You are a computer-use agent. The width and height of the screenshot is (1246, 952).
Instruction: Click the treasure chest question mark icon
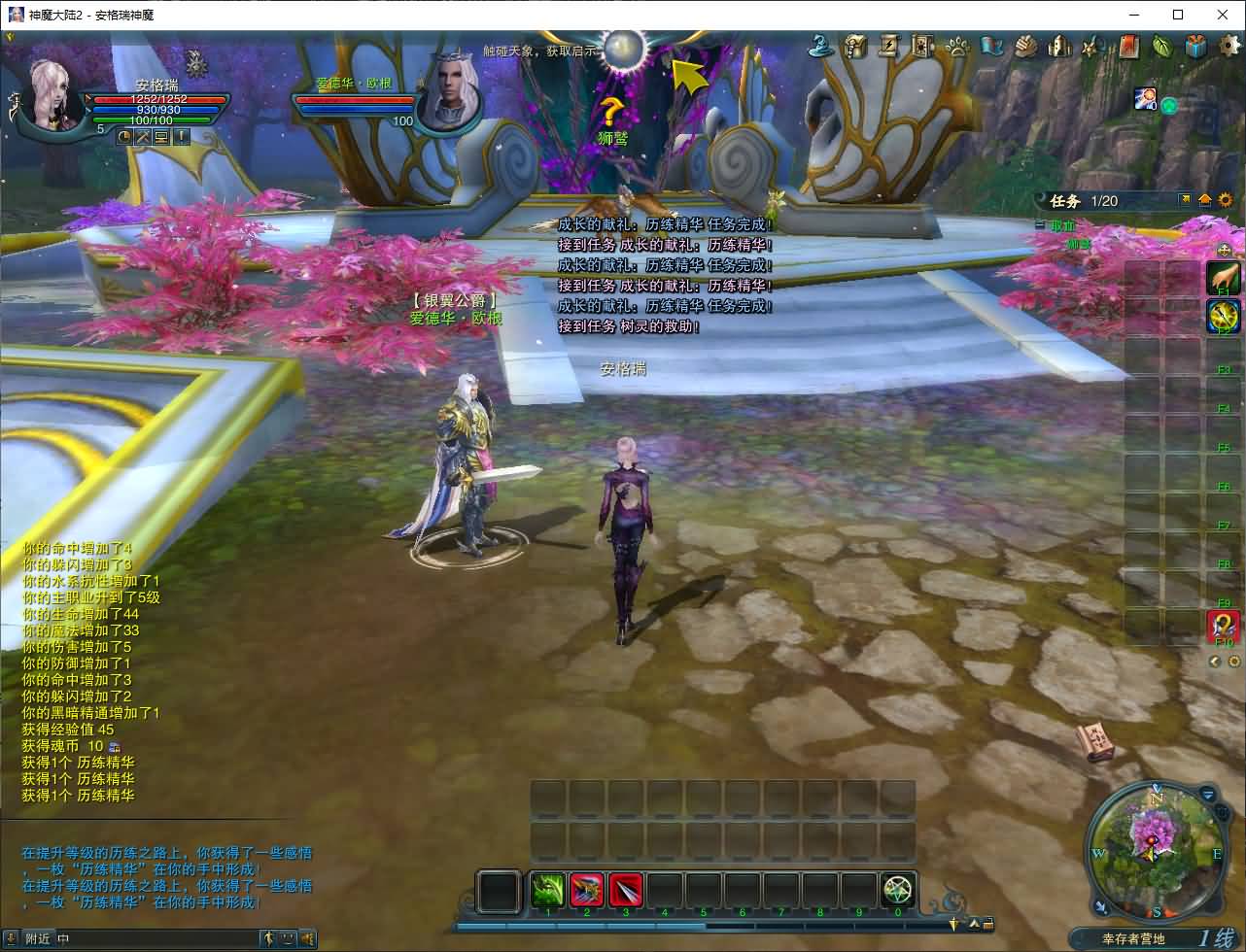[855, 46]
